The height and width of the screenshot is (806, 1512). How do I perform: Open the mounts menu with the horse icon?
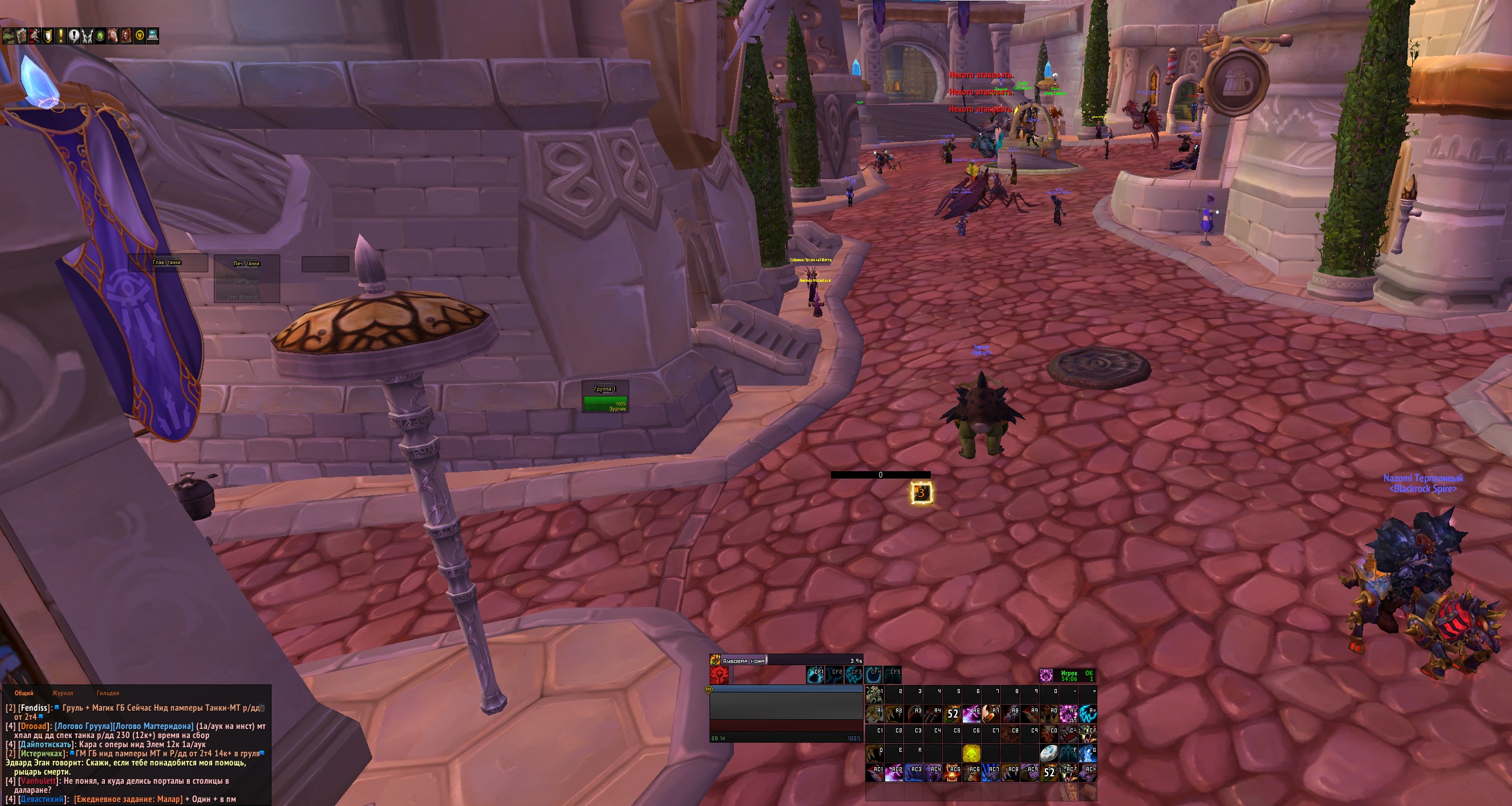coord(112,36)
